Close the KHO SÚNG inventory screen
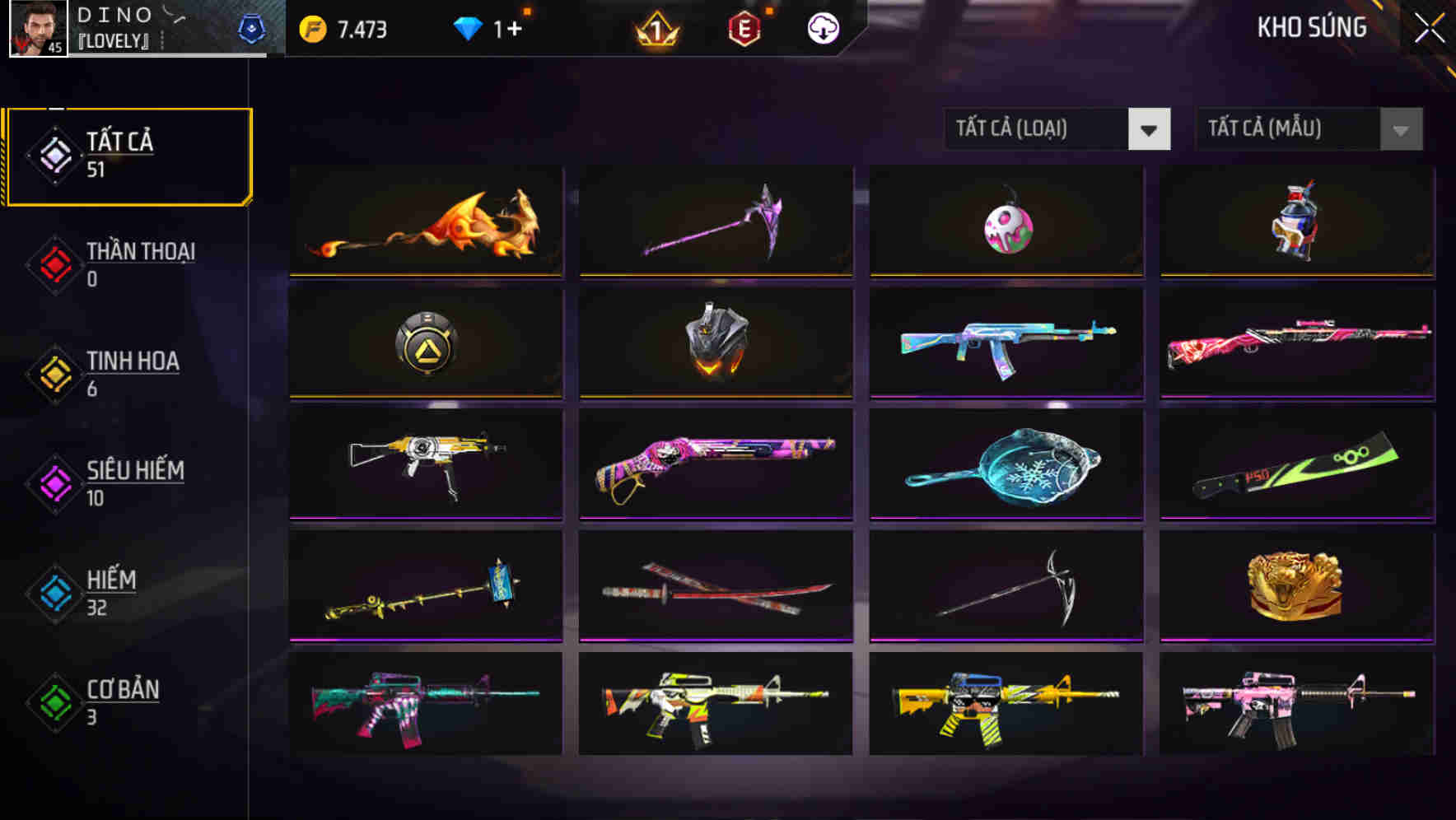The width and height of the screenshot is (1456, 820). point(1429,27)
